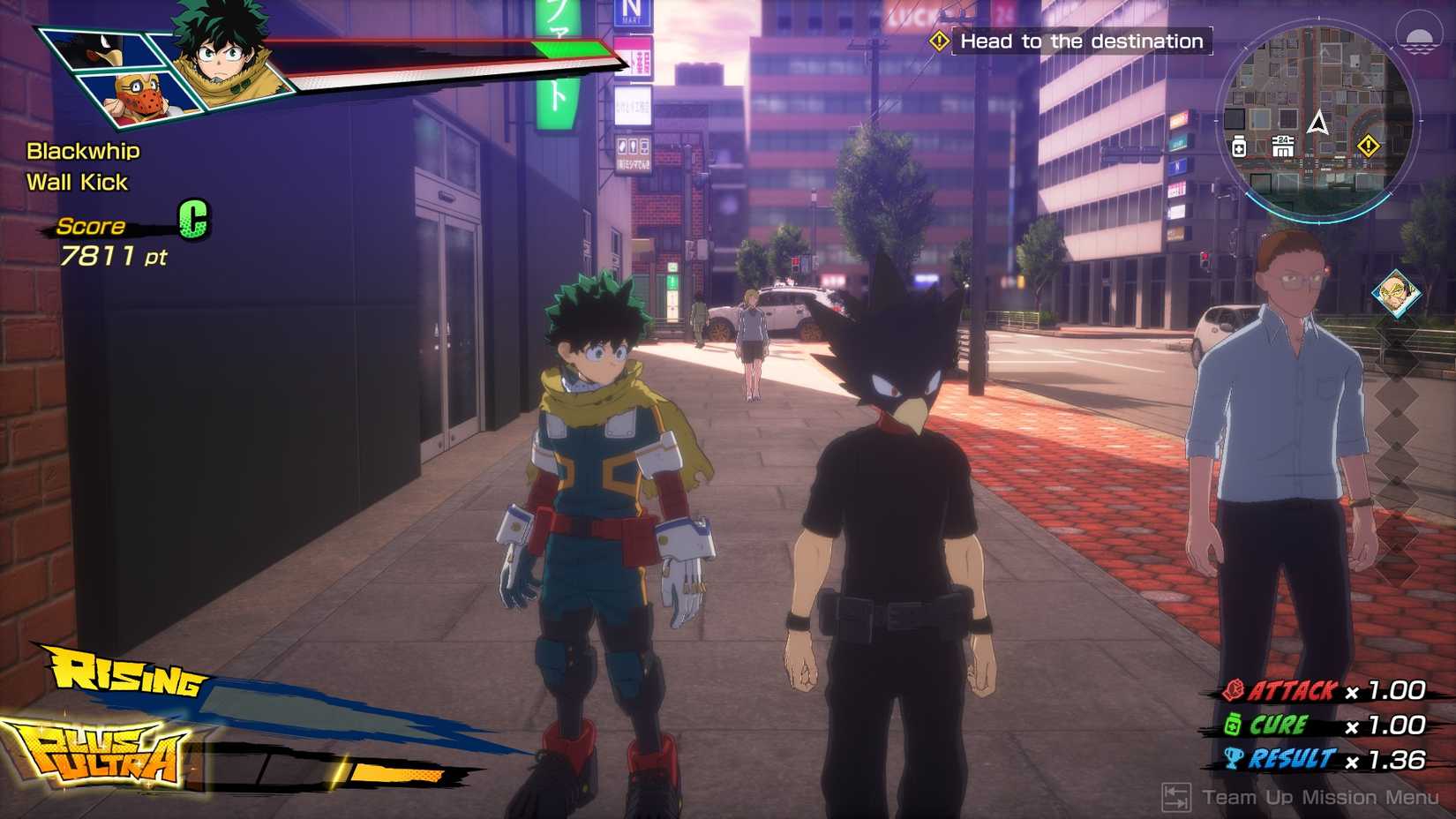1456x819 pixels.
Task: Click the Head to the destination banner
Action: click(1077, 41)
